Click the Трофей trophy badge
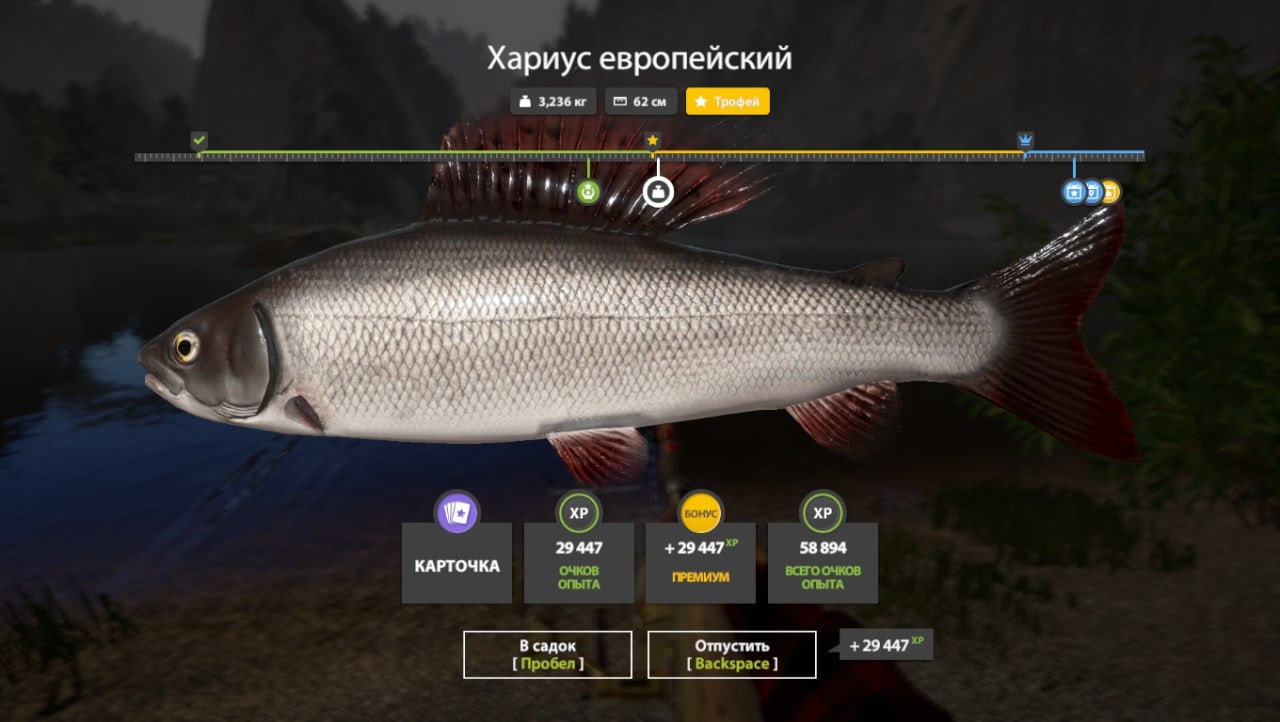This screenshot has height=722, width=1280. tap(727, 100)
